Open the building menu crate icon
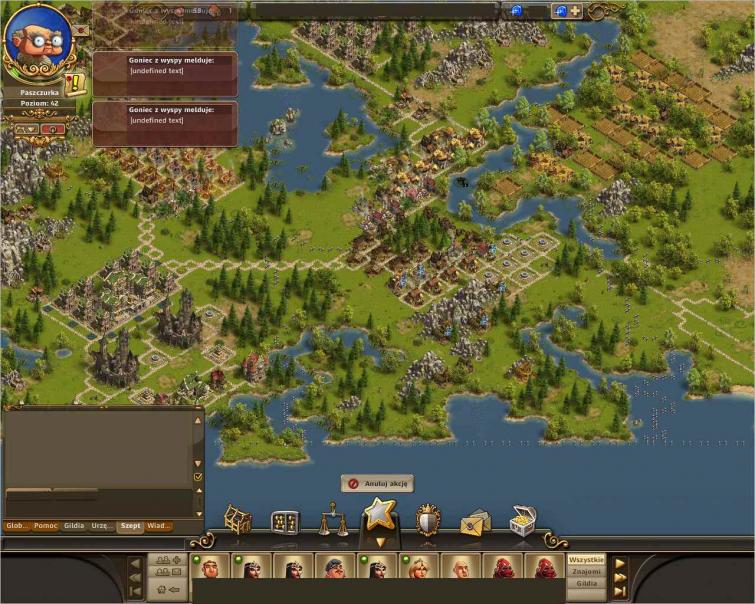Screen dimensions: 755x604 coord(237,520)
